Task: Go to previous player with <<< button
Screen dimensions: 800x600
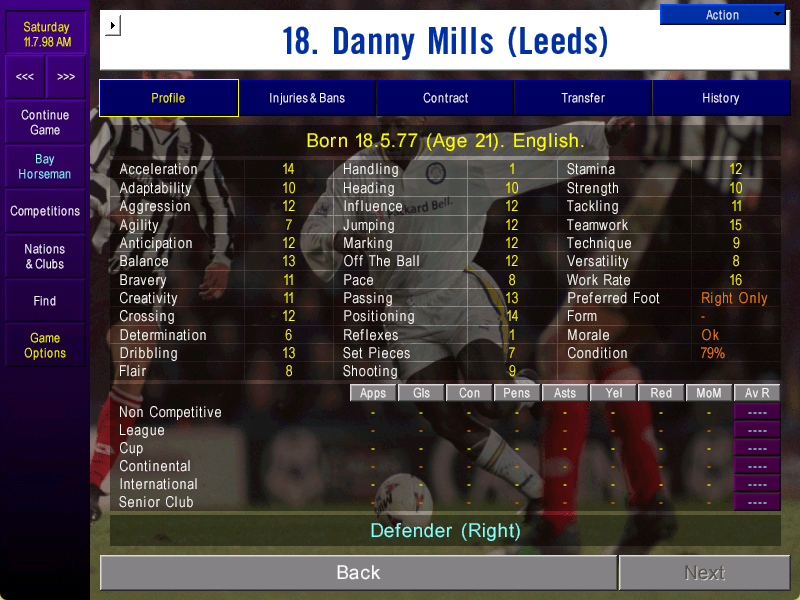Action: (x=25, y=76)
